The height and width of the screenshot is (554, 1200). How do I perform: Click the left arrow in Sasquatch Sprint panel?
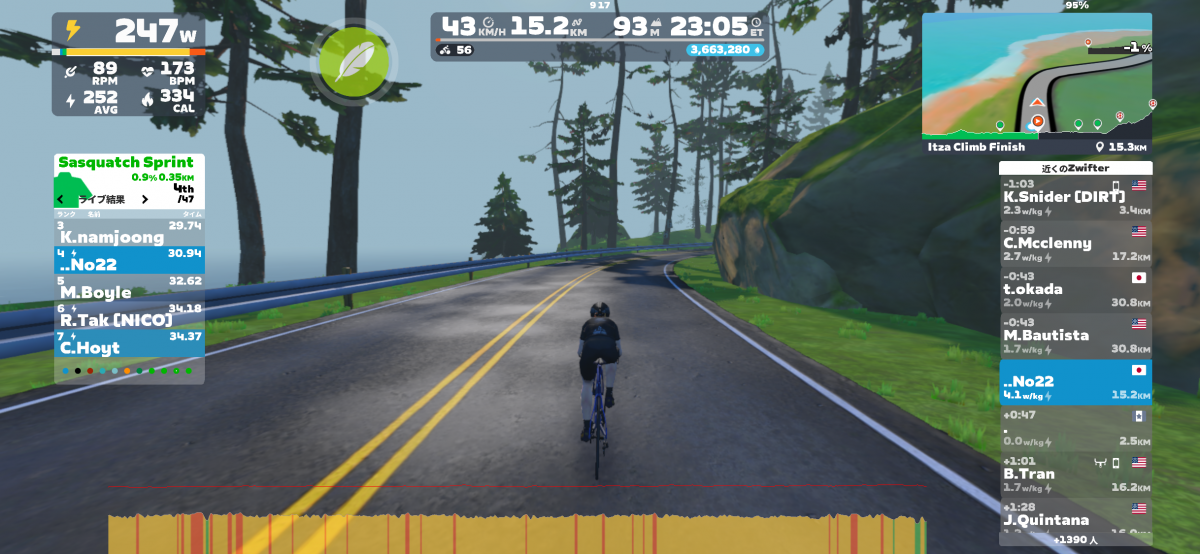click(x=62, y=199)
